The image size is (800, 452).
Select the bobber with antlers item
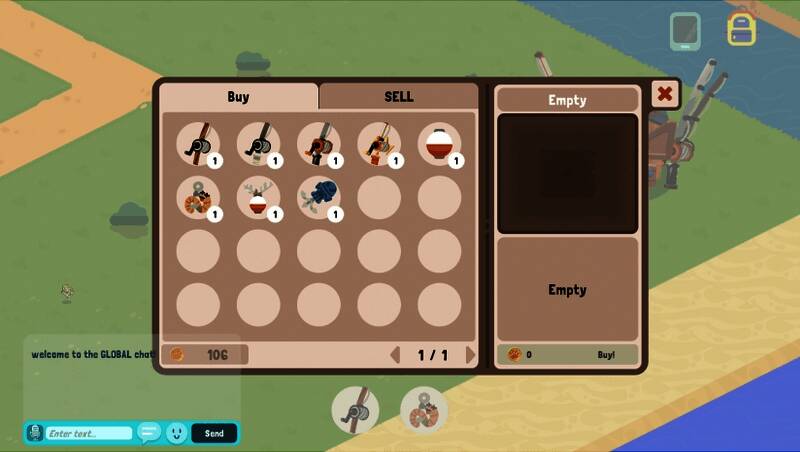click(258, 197)
